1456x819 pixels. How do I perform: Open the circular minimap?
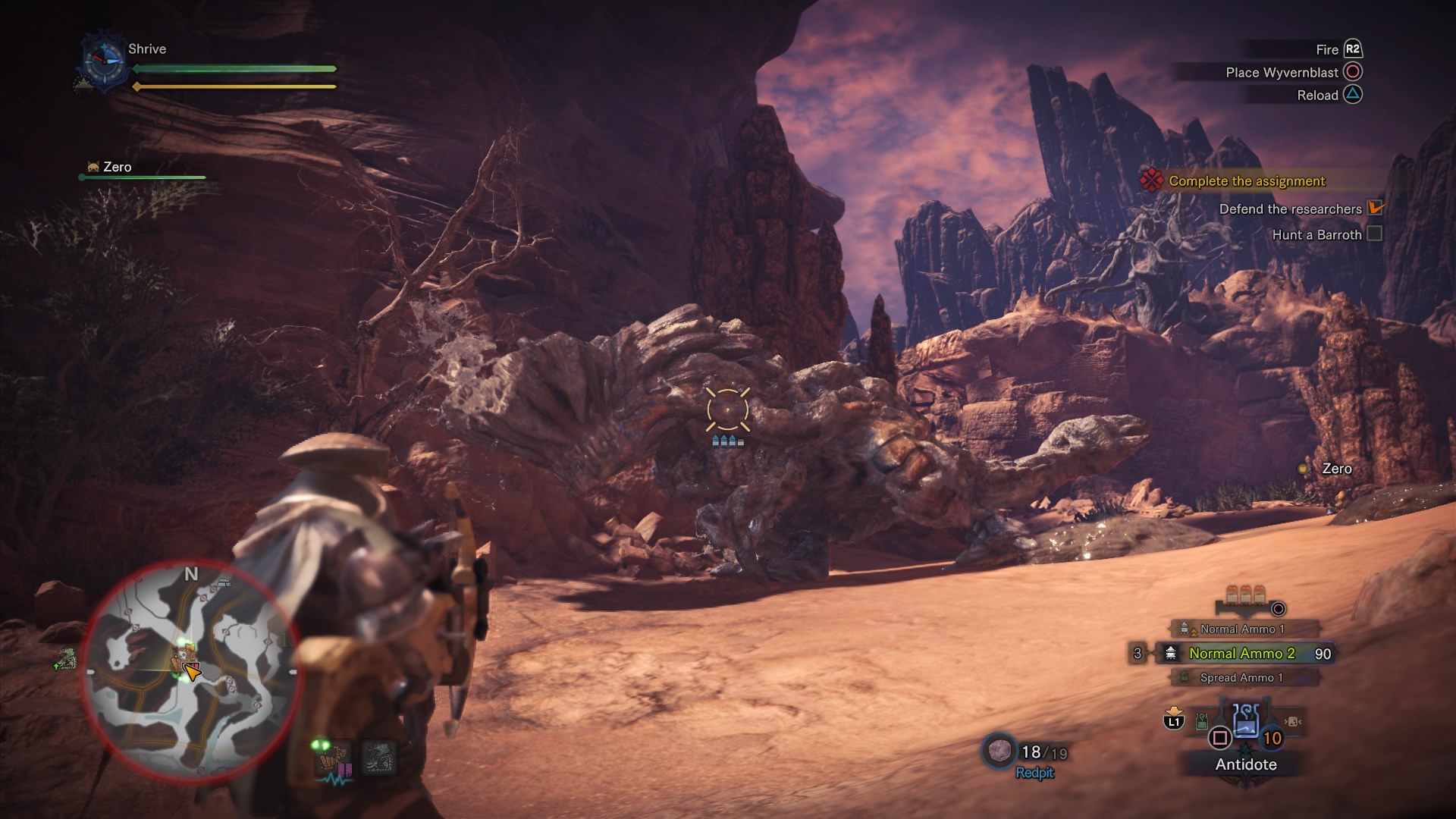coord(191,673)
